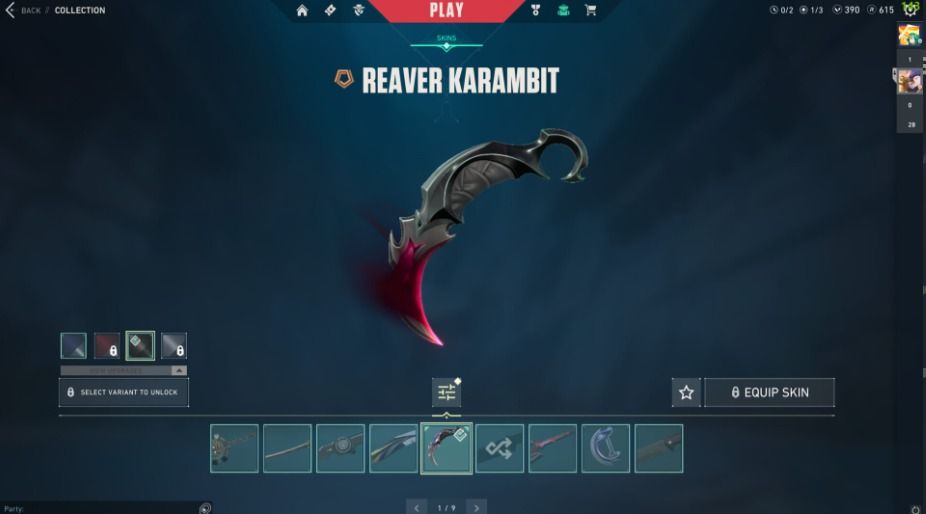This screenshot has height=514, width=926.
Task: Open the home screen icon
Action: (x=302, y=11)
